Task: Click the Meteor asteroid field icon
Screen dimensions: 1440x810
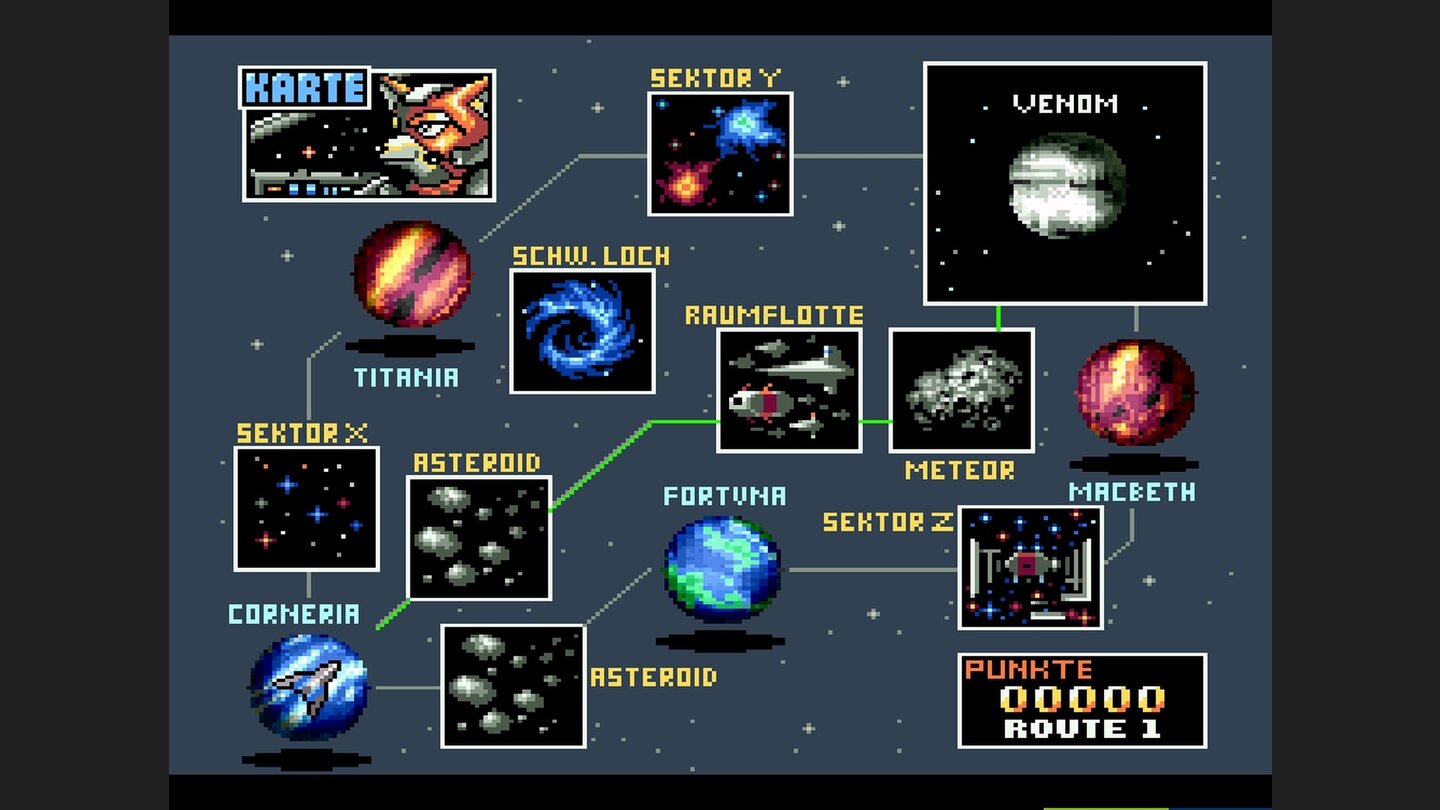Action: coord(960,390)
